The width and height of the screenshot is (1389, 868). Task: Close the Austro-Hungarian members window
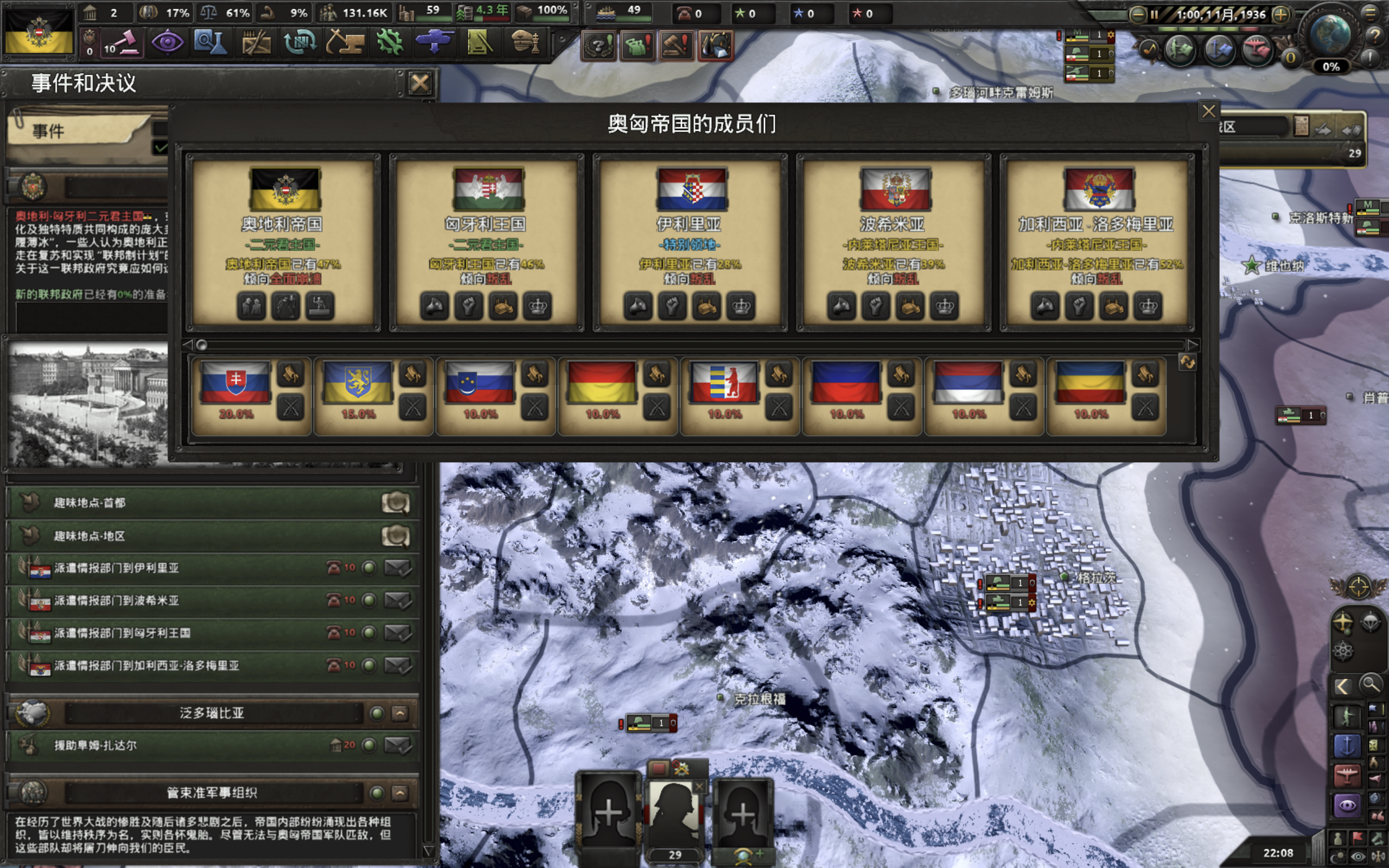click(x=1208, y=111)
